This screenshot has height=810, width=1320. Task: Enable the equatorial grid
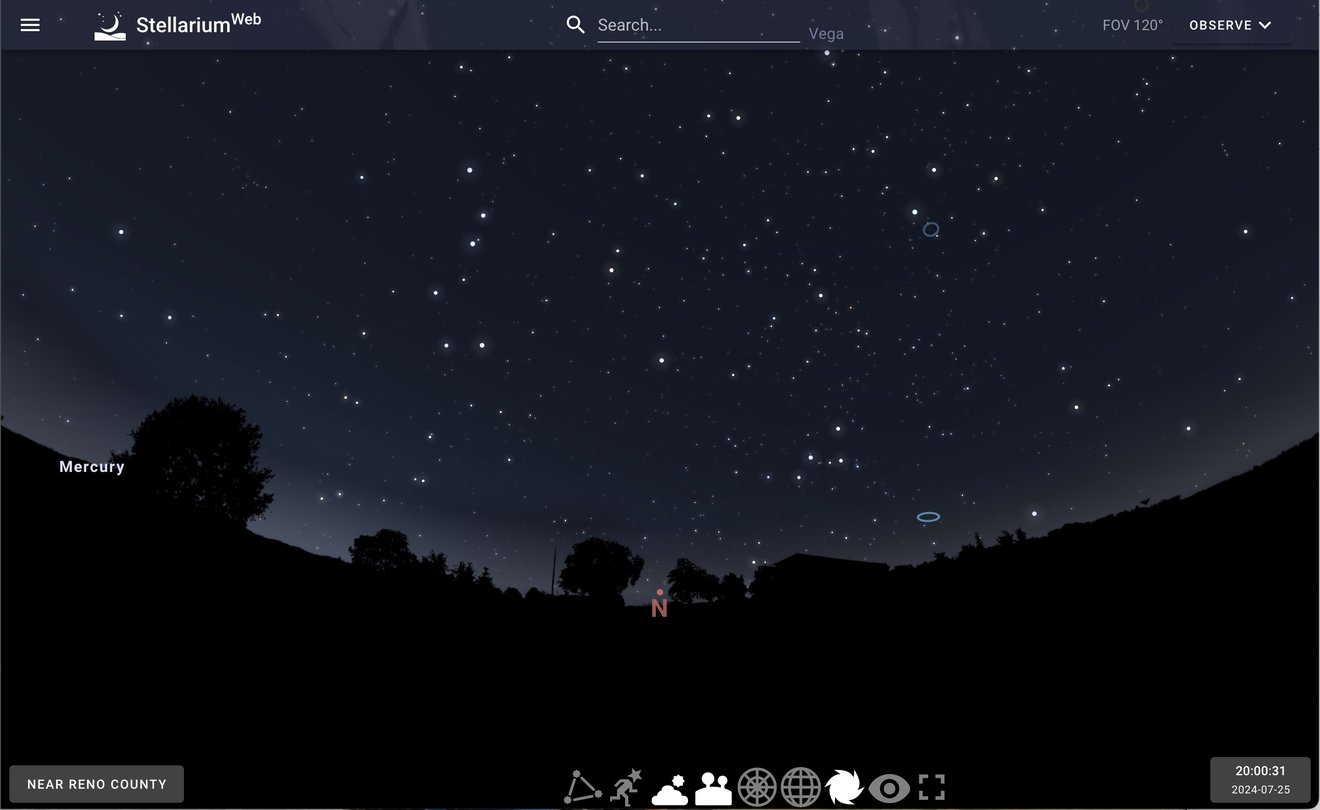click(x=800, y=789)
